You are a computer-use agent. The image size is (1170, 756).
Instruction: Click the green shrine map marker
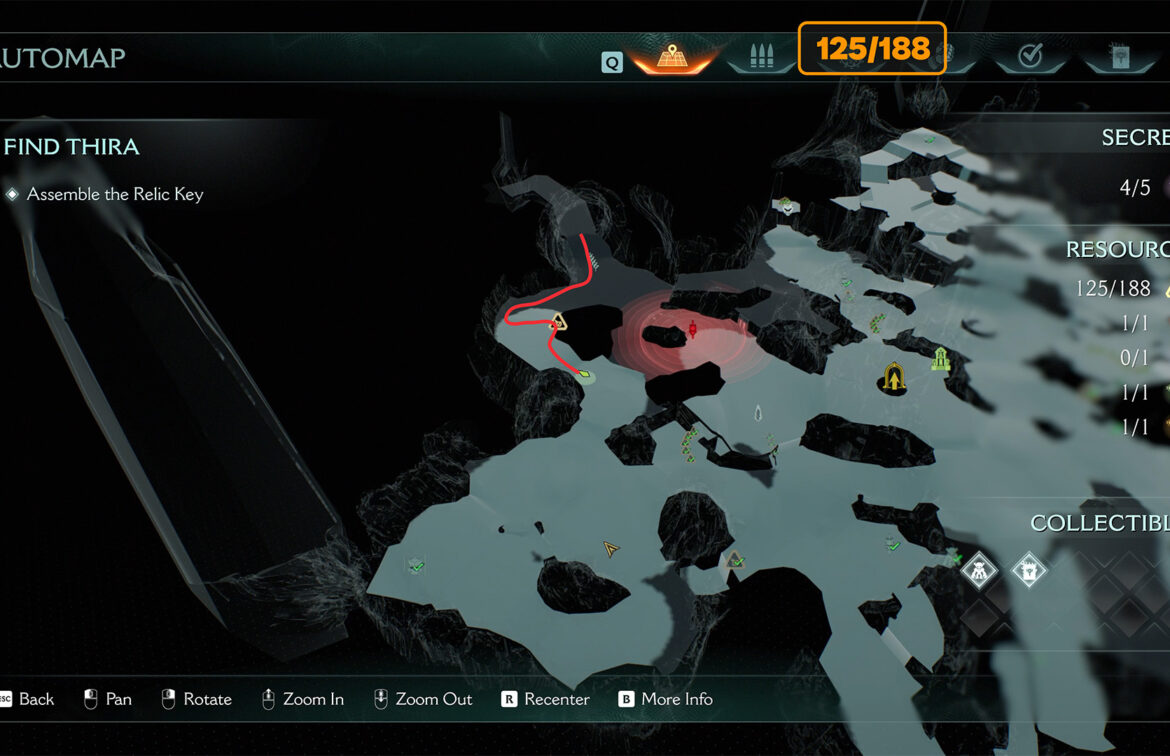[x=940, y=358]
